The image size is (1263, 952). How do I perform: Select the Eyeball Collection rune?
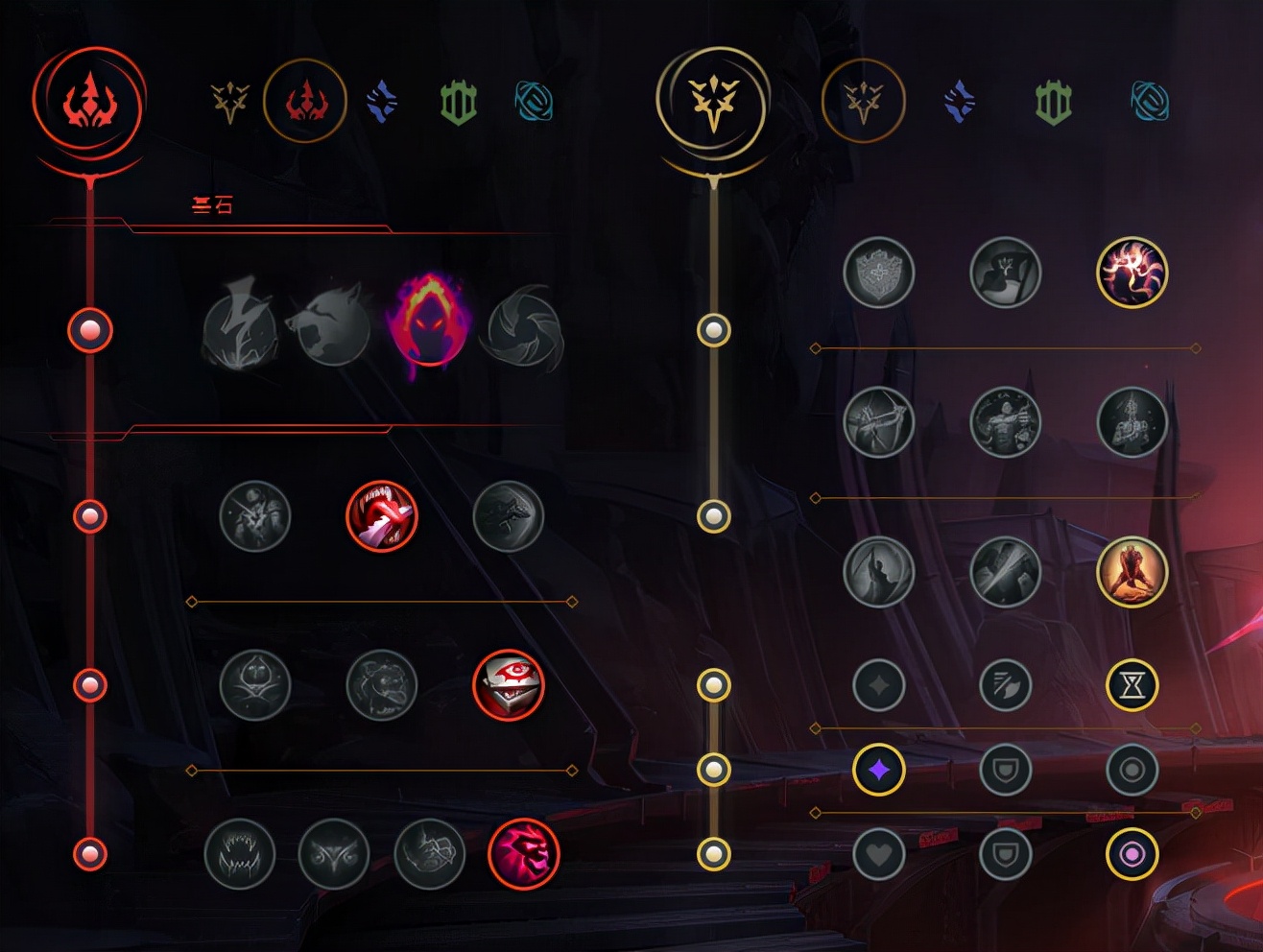coord(509,685)
